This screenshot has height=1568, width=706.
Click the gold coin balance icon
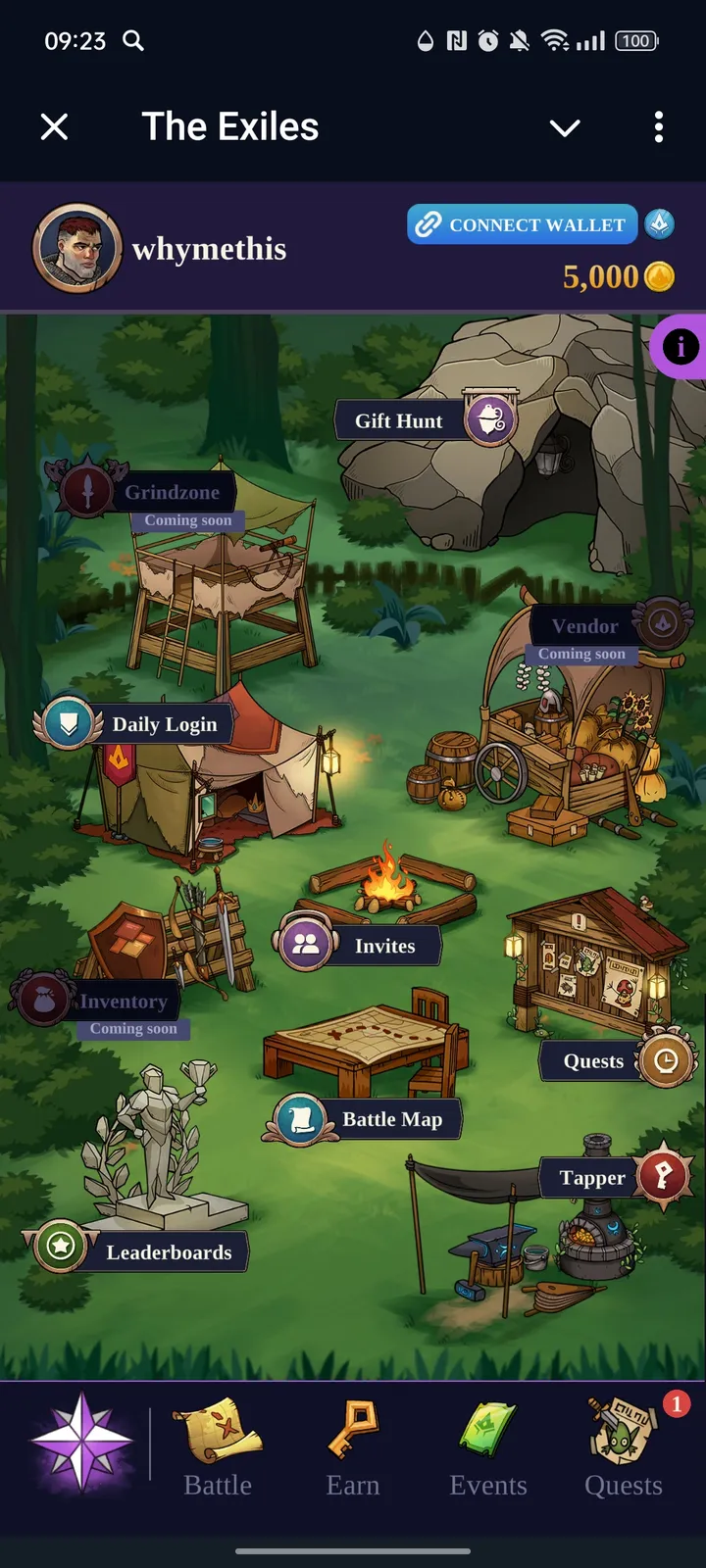click(x=659, y=277)
